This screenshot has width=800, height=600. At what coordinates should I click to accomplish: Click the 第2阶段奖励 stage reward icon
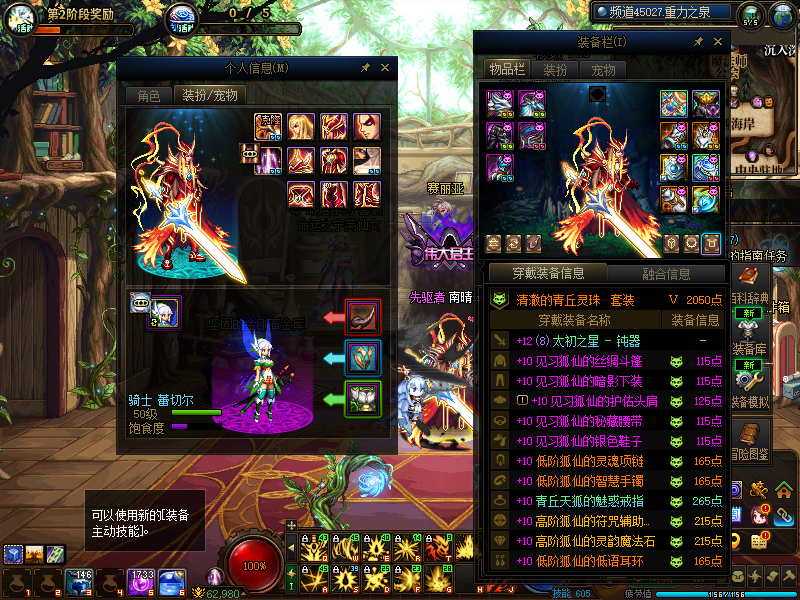[22, 17]
